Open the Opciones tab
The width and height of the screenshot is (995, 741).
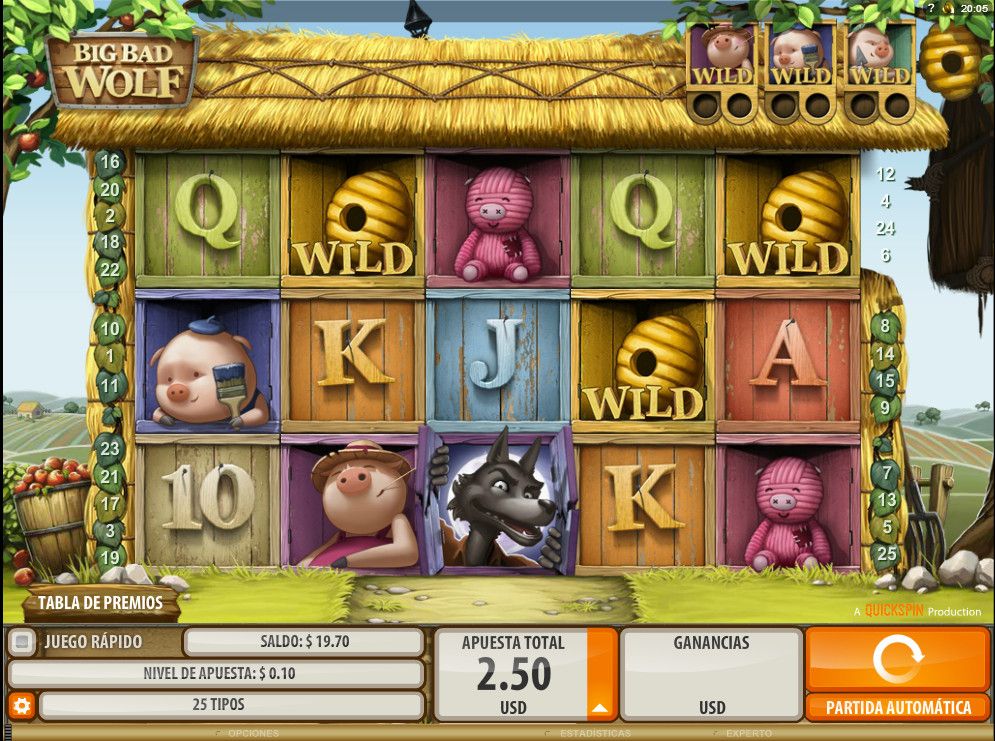tap(253, 734)
